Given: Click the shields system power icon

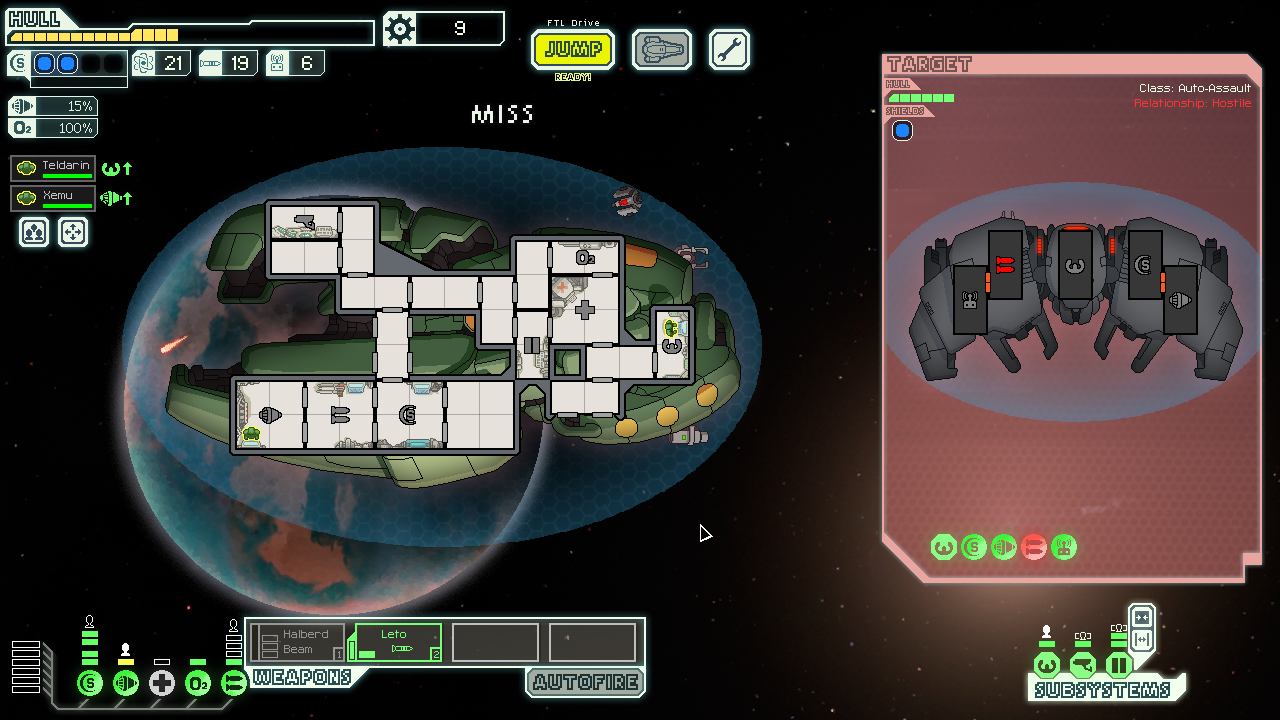Looking at the screenshot, I should [x=90, y=684].
